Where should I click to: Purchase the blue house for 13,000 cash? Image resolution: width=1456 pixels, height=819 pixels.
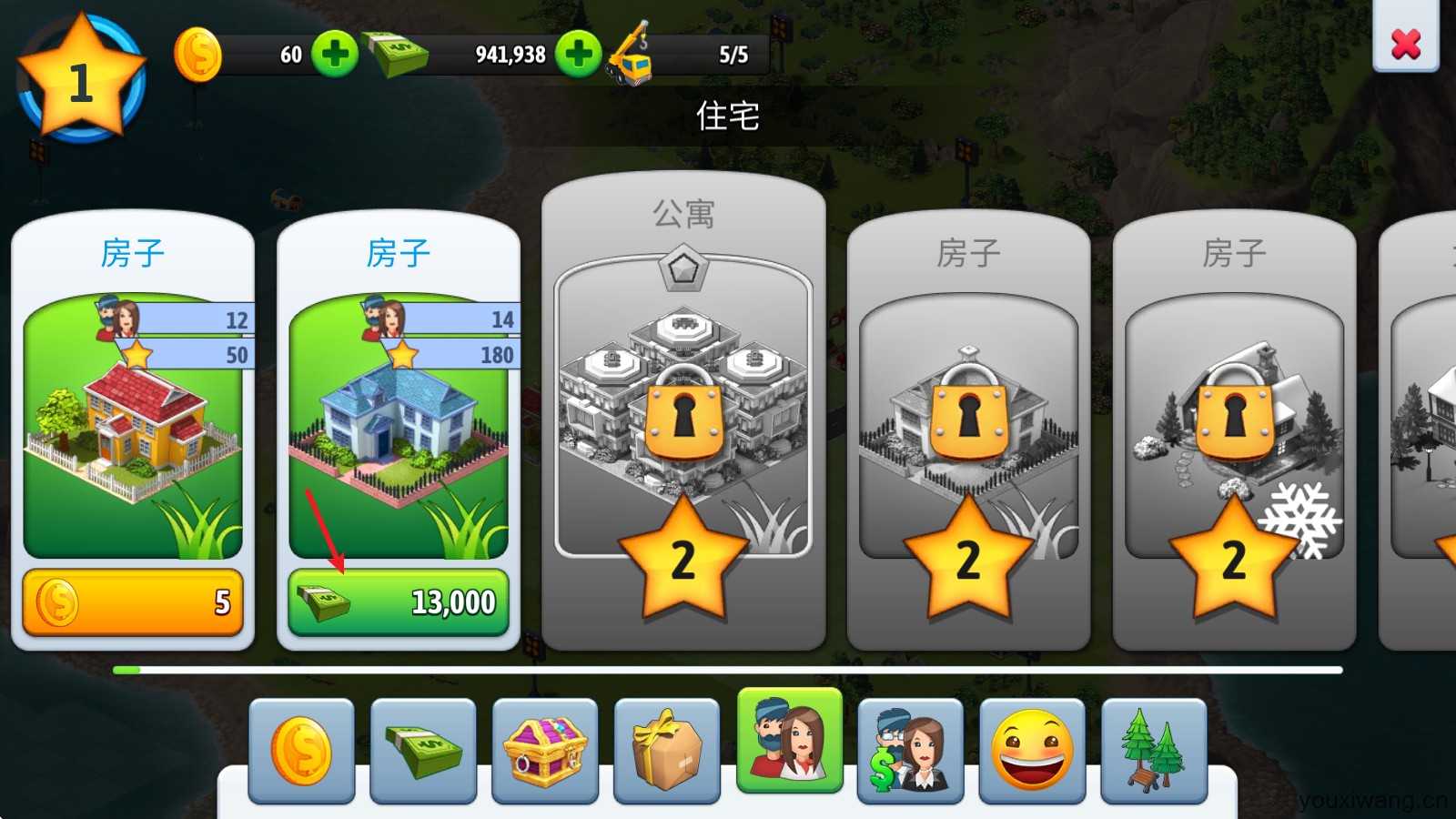(399, 602)
